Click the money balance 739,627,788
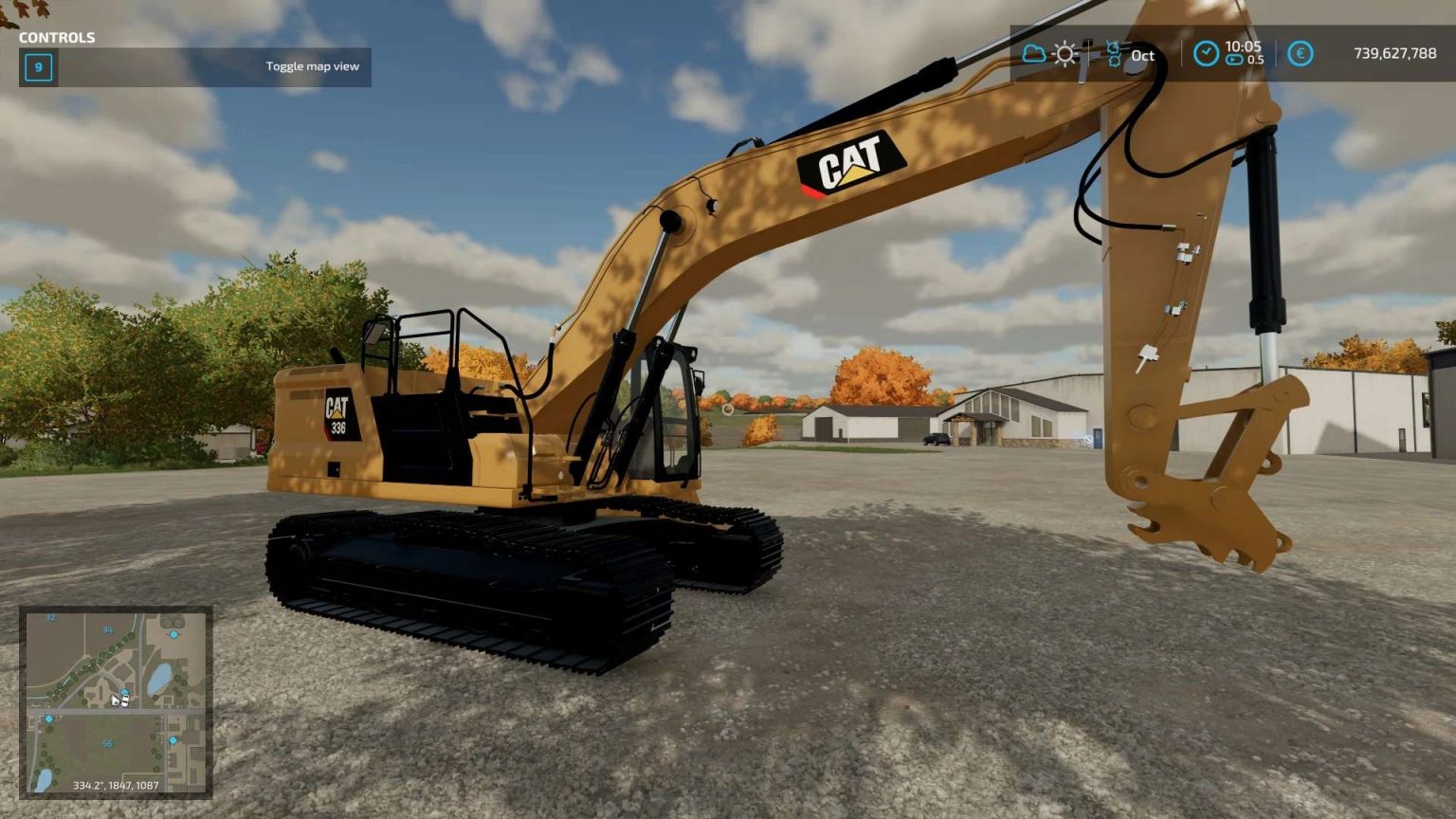This screenshot has height=819, width=1456. click(x=1396, y=52)
